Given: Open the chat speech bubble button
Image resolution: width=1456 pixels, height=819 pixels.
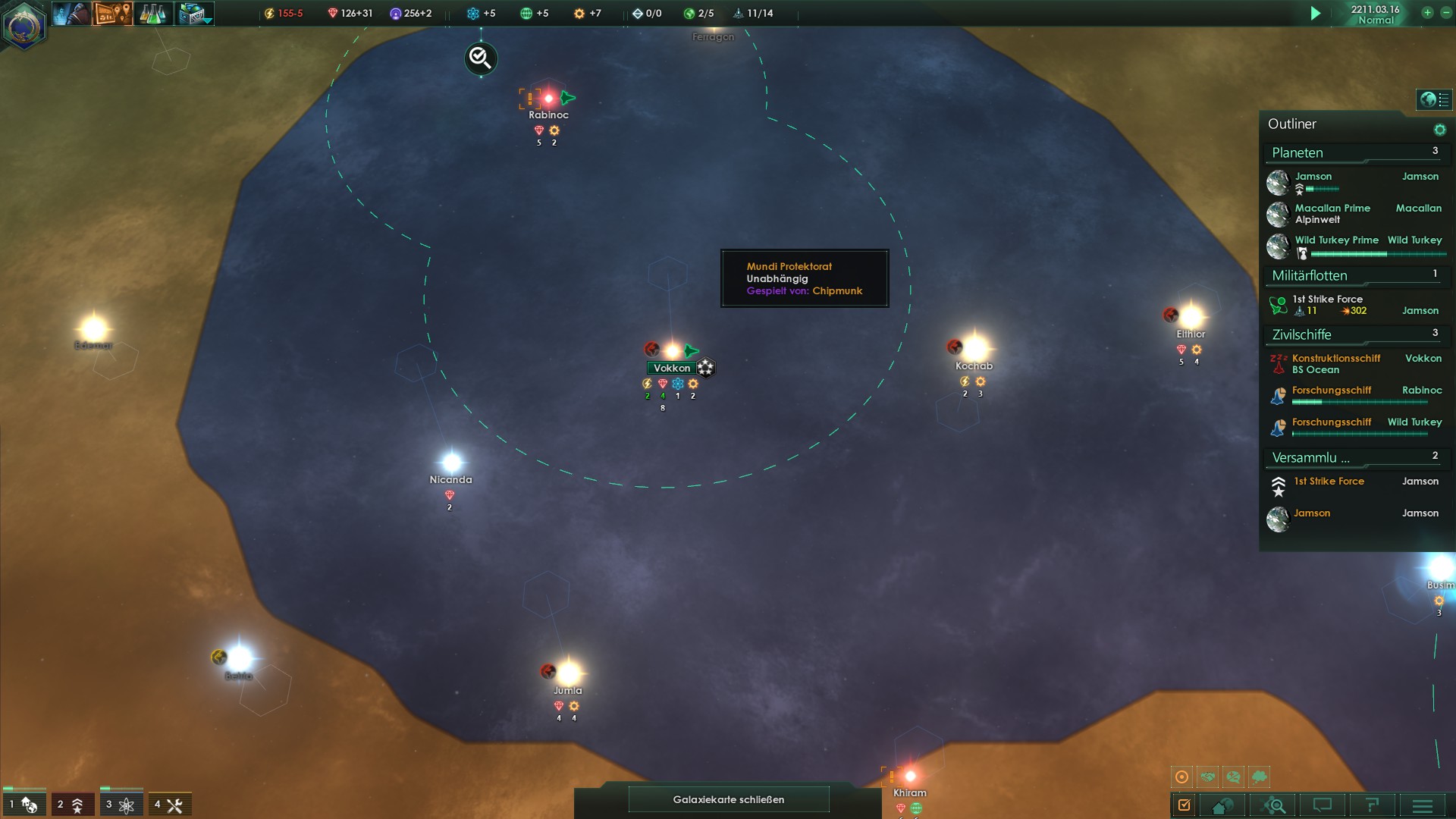Looking at the screenshot, I should (1323, 805).
